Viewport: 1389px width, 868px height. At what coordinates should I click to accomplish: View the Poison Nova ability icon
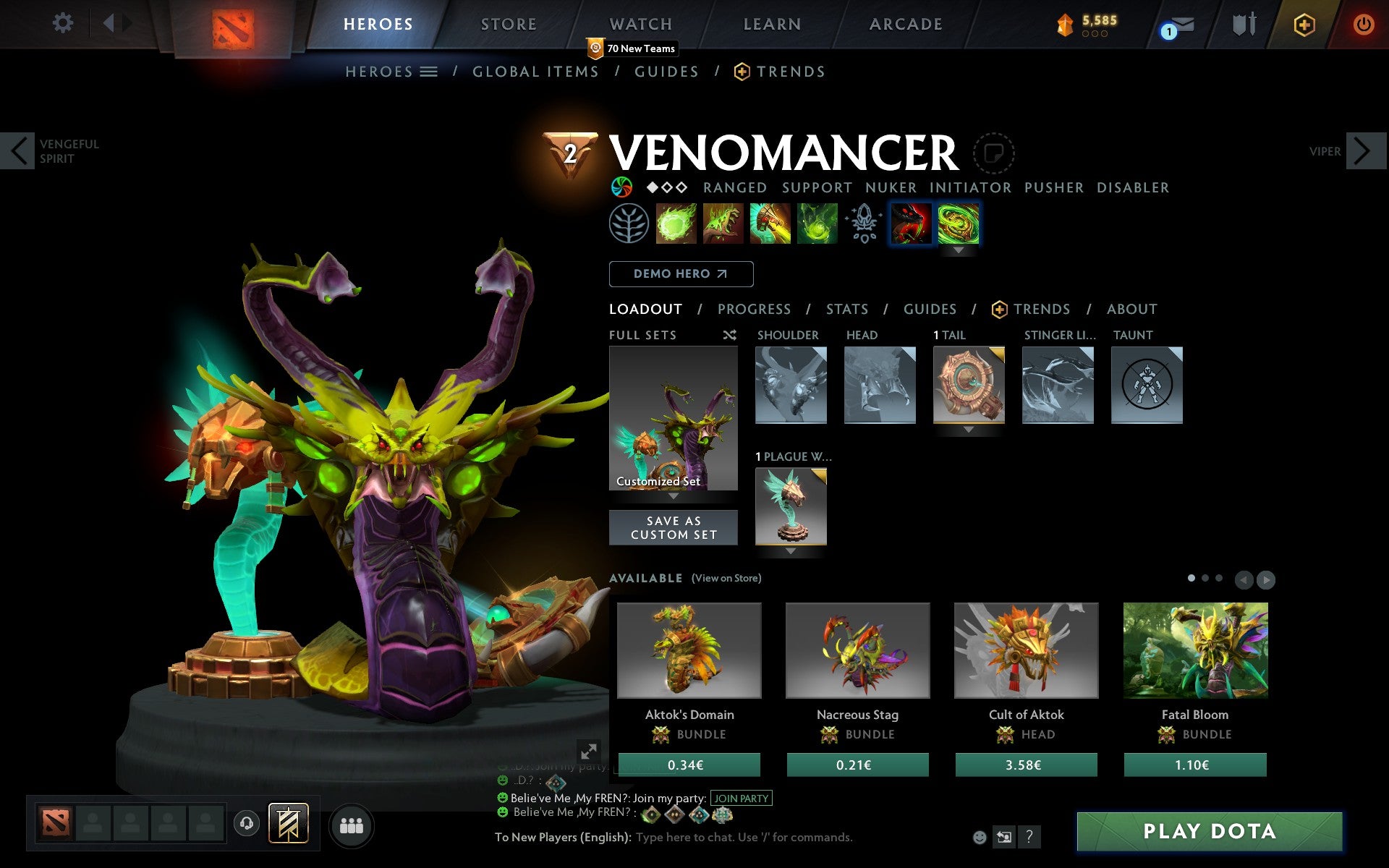point(816,224)
